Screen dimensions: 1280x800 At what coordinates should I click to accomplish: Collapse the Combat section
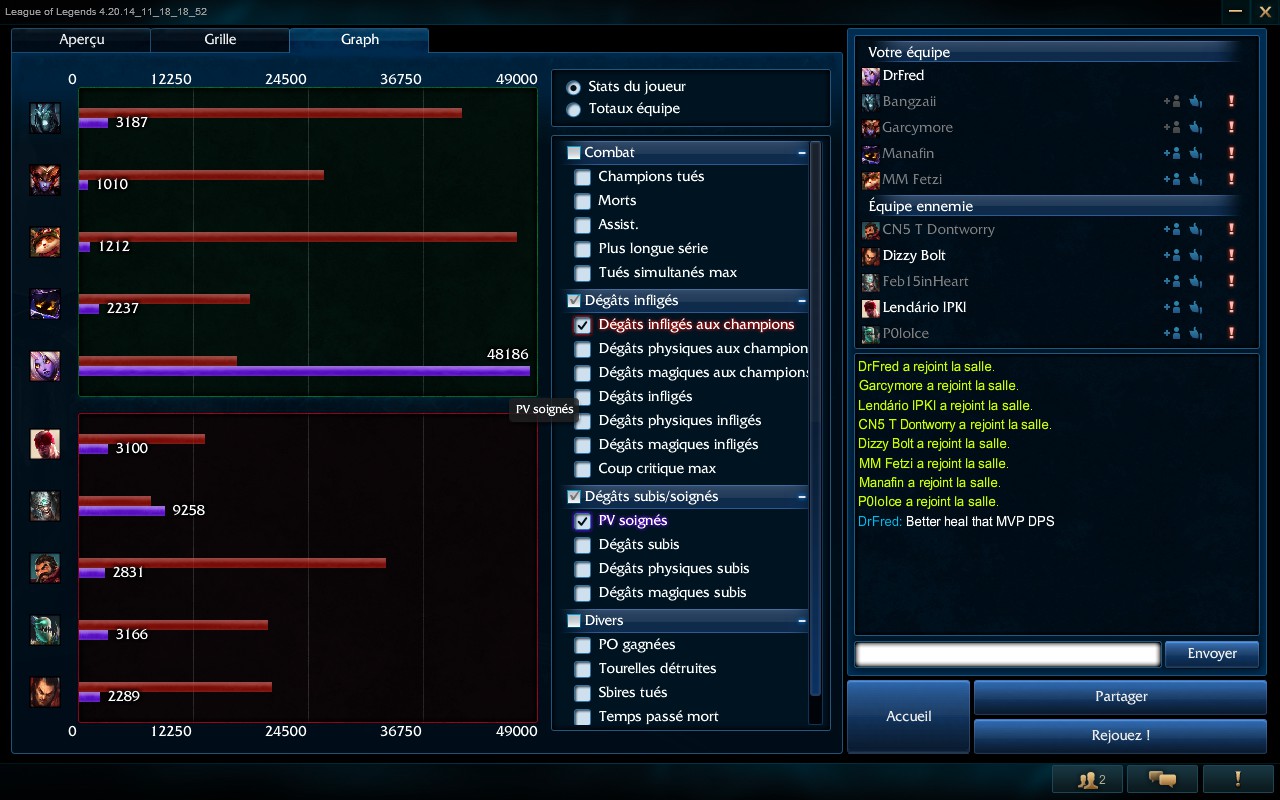(x=802, y=153)
